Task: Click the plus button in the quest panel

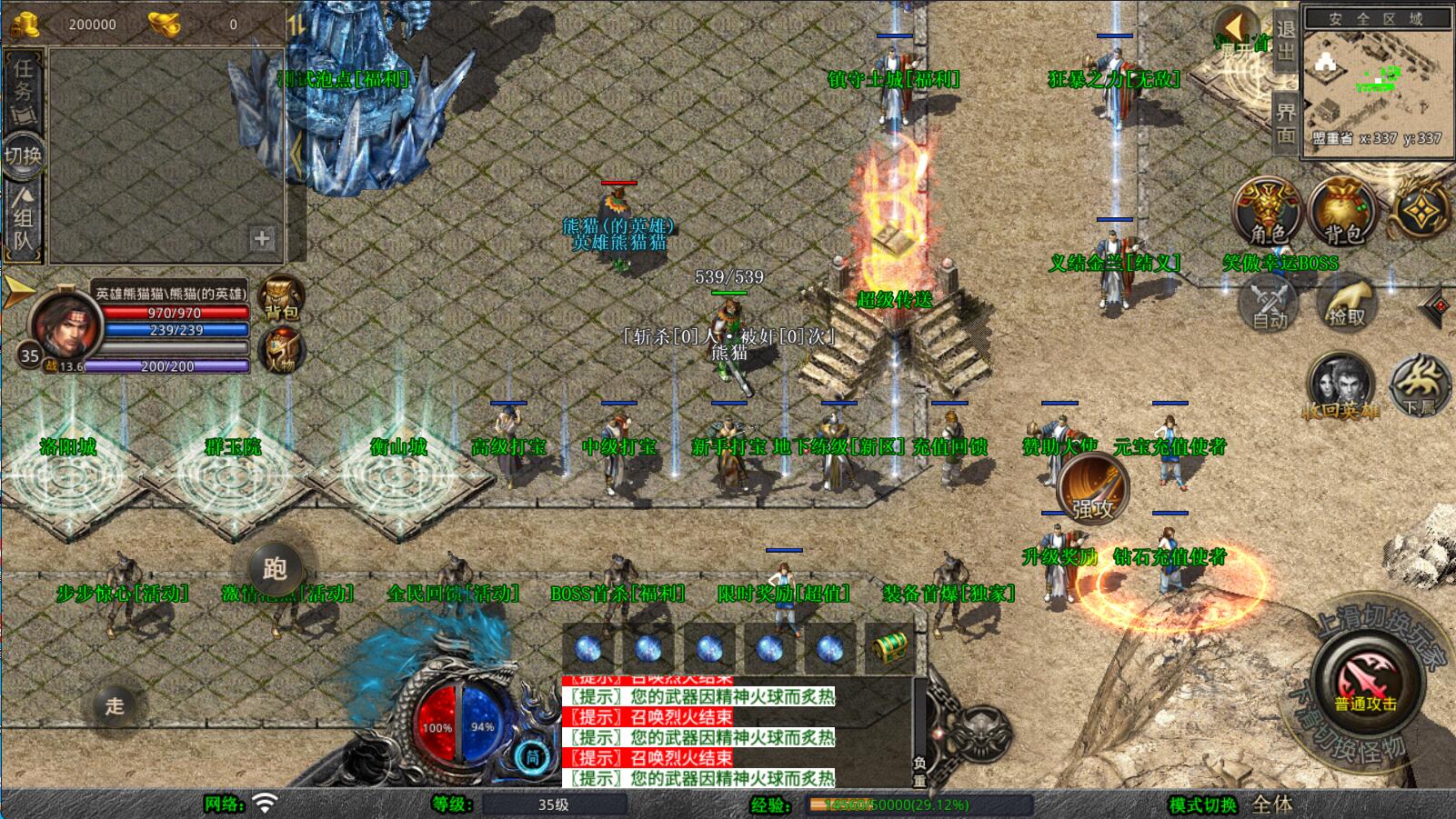Action: click(262, 238)
